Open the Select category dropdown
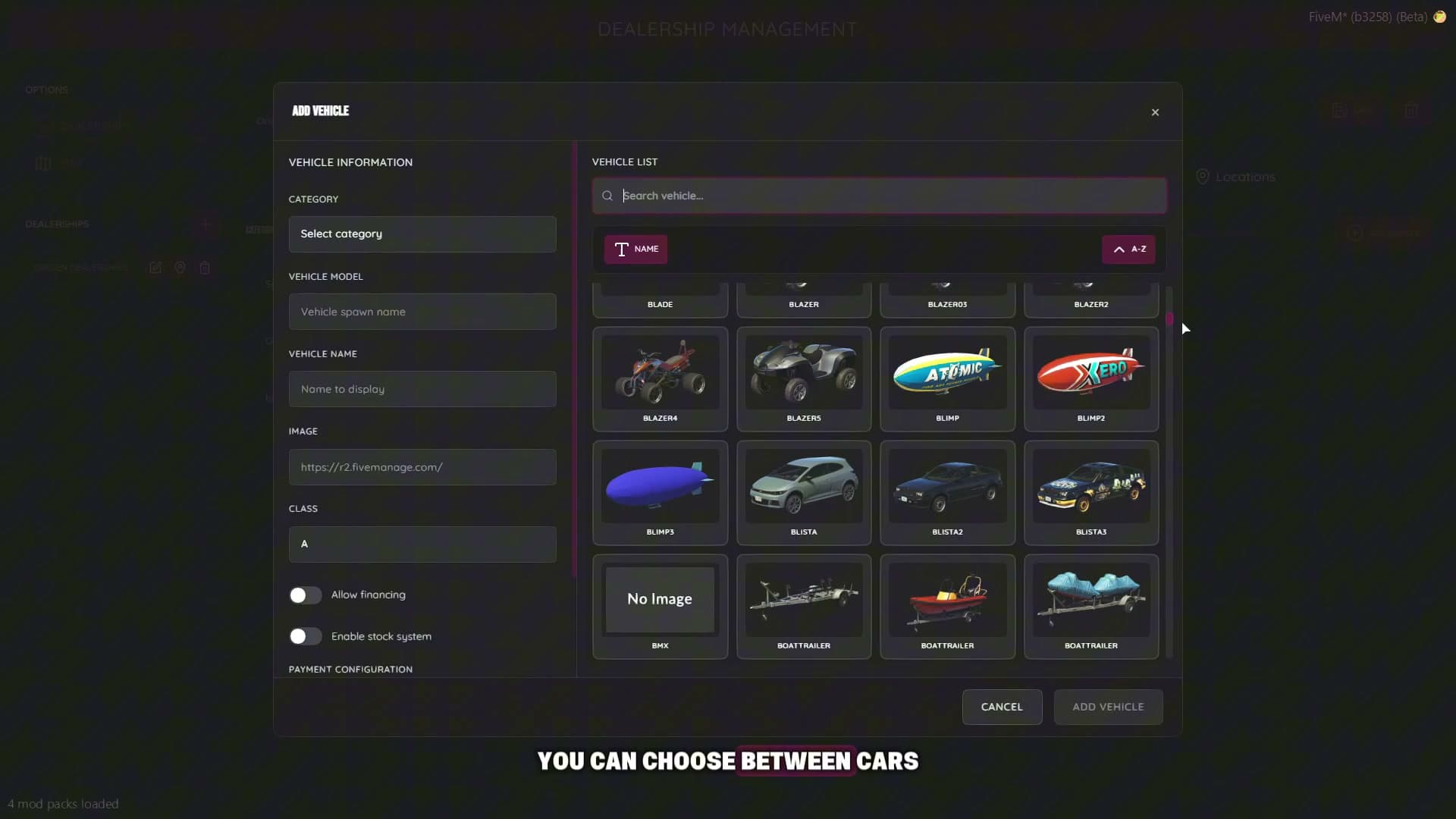This screenshot has height=819, width=1456. click(x=422, y=234)
